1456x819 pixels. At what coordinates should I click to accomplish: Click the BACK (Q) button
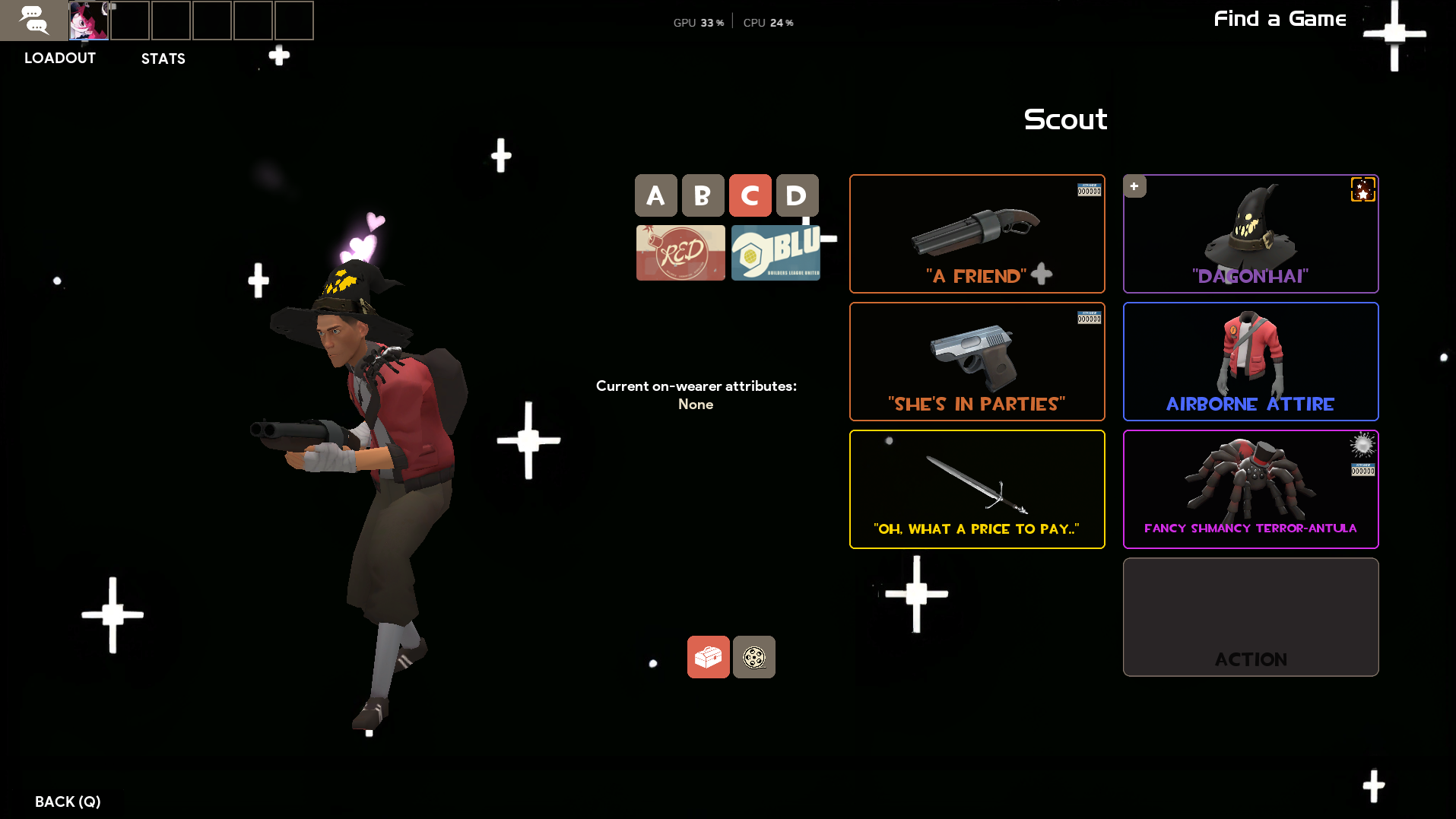68,801
